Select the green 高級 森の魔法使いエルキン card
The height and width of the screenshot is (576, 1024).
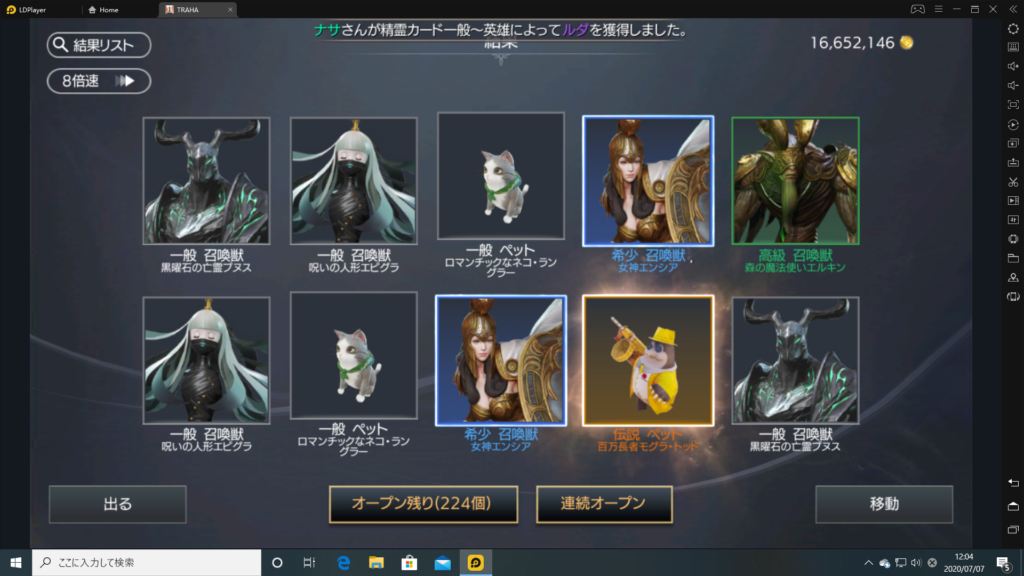click(x=795, y=181)
